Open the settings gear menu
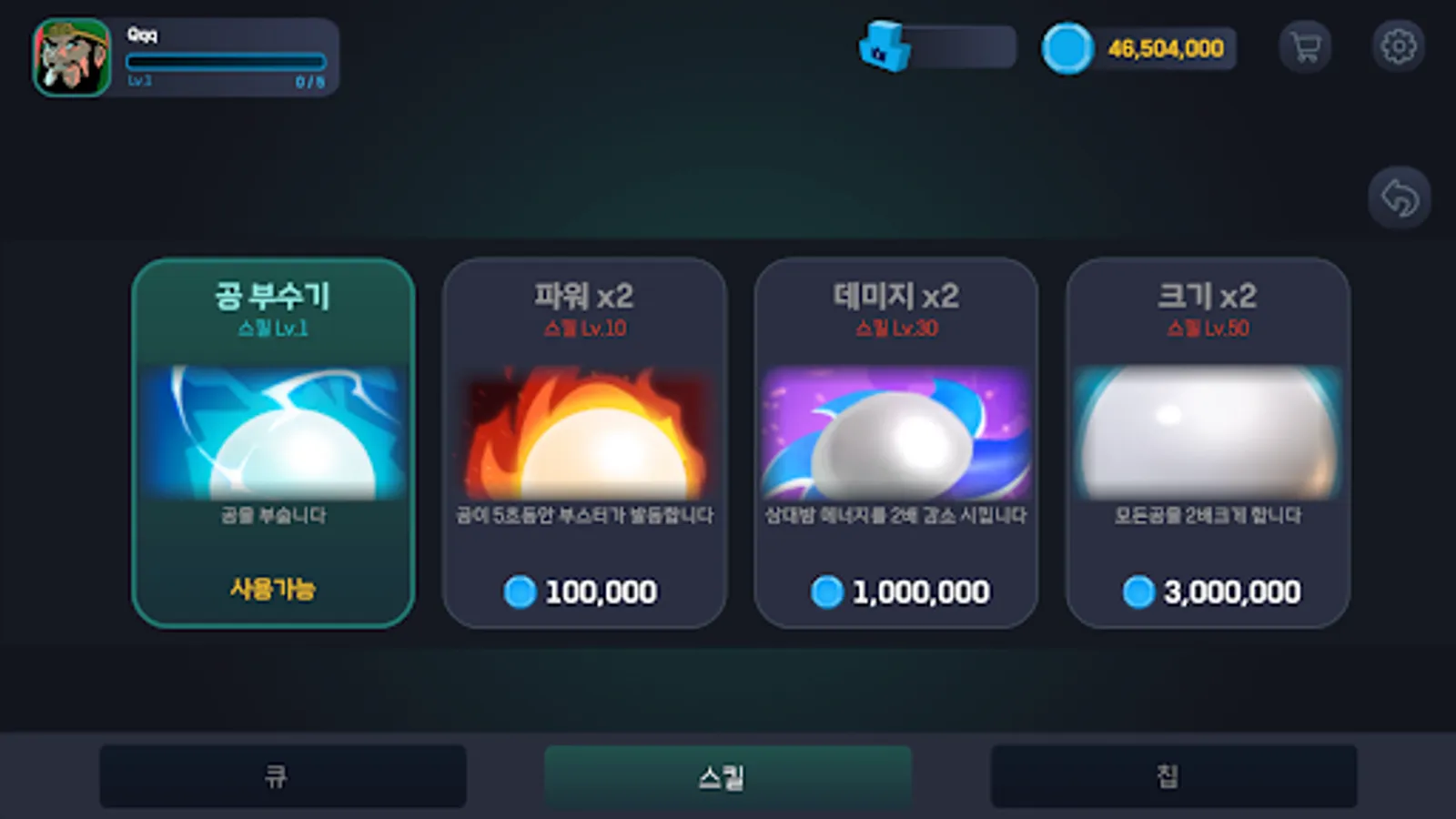 point(1400,45)
